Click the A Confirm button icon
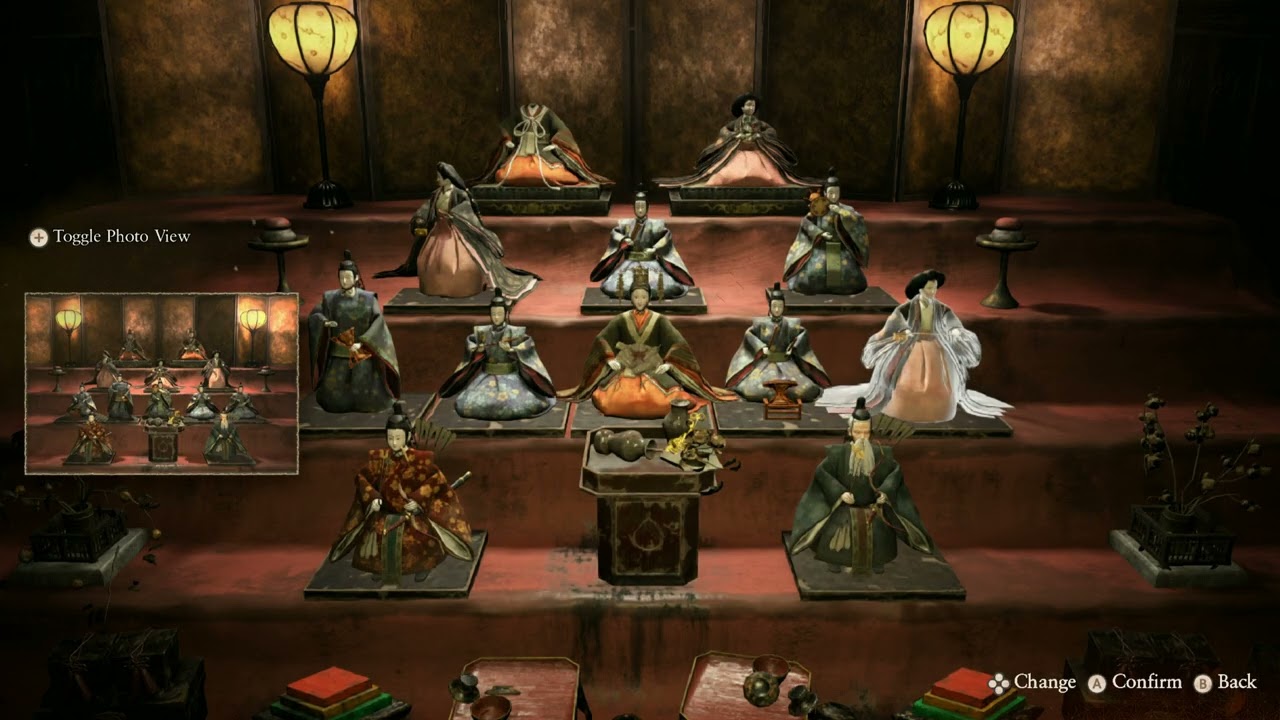The image size is (1280, 720). point(1095,683)
